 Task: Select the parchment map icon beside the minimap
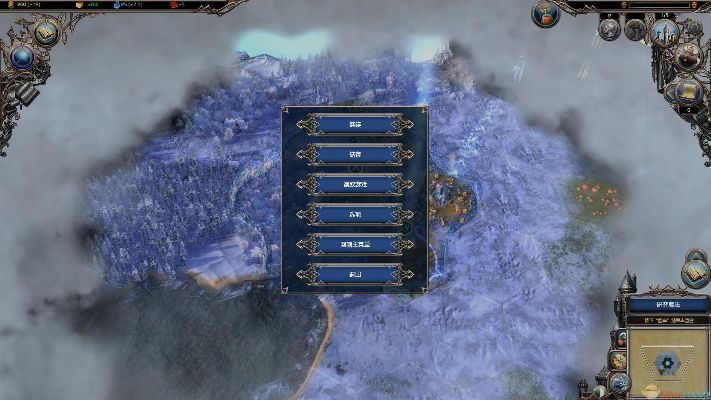(619, 360)
